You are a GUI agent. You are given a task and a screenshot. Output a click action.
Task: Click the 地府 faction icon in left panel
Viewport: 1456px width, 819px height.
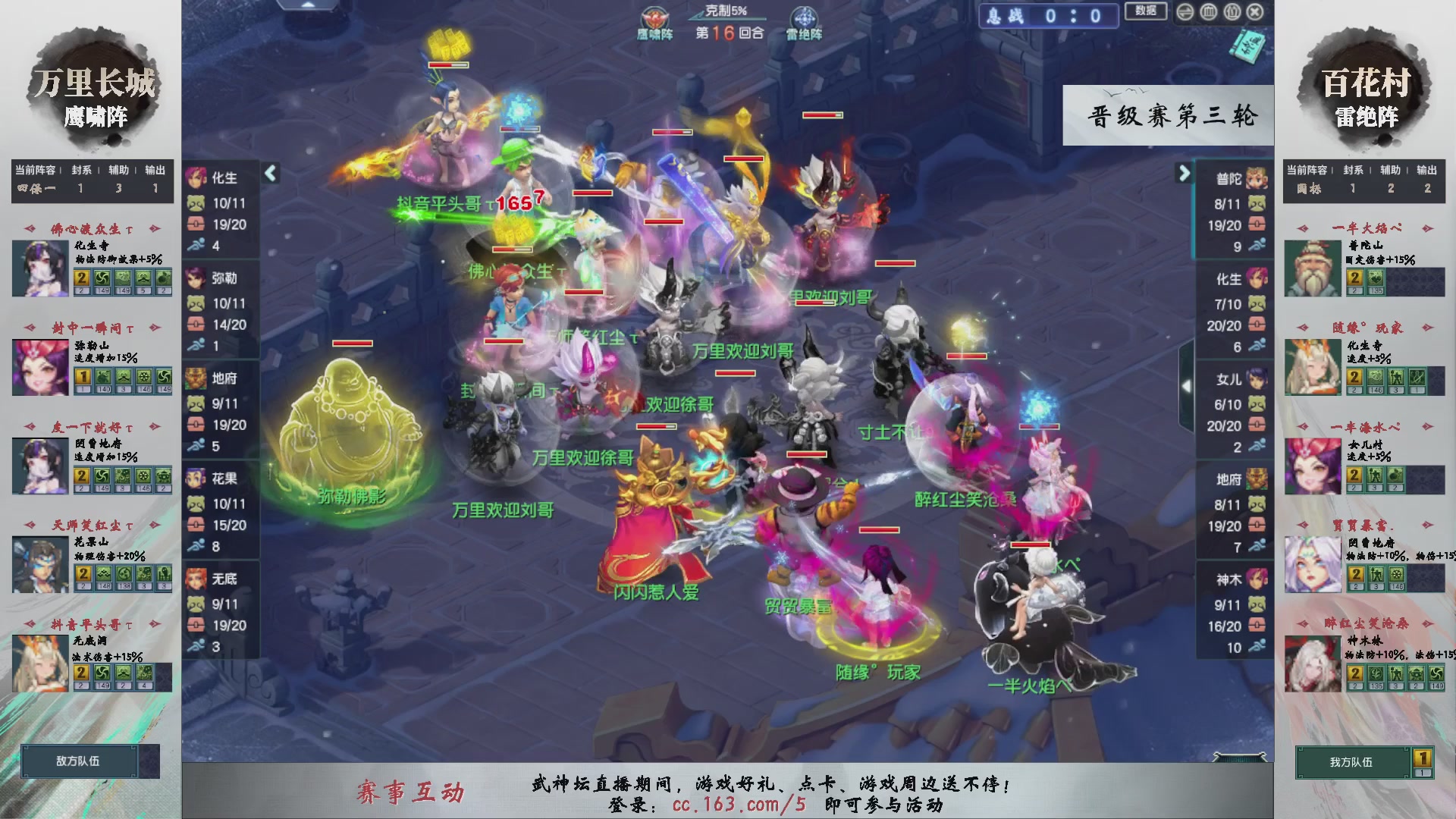coord(197,379)
